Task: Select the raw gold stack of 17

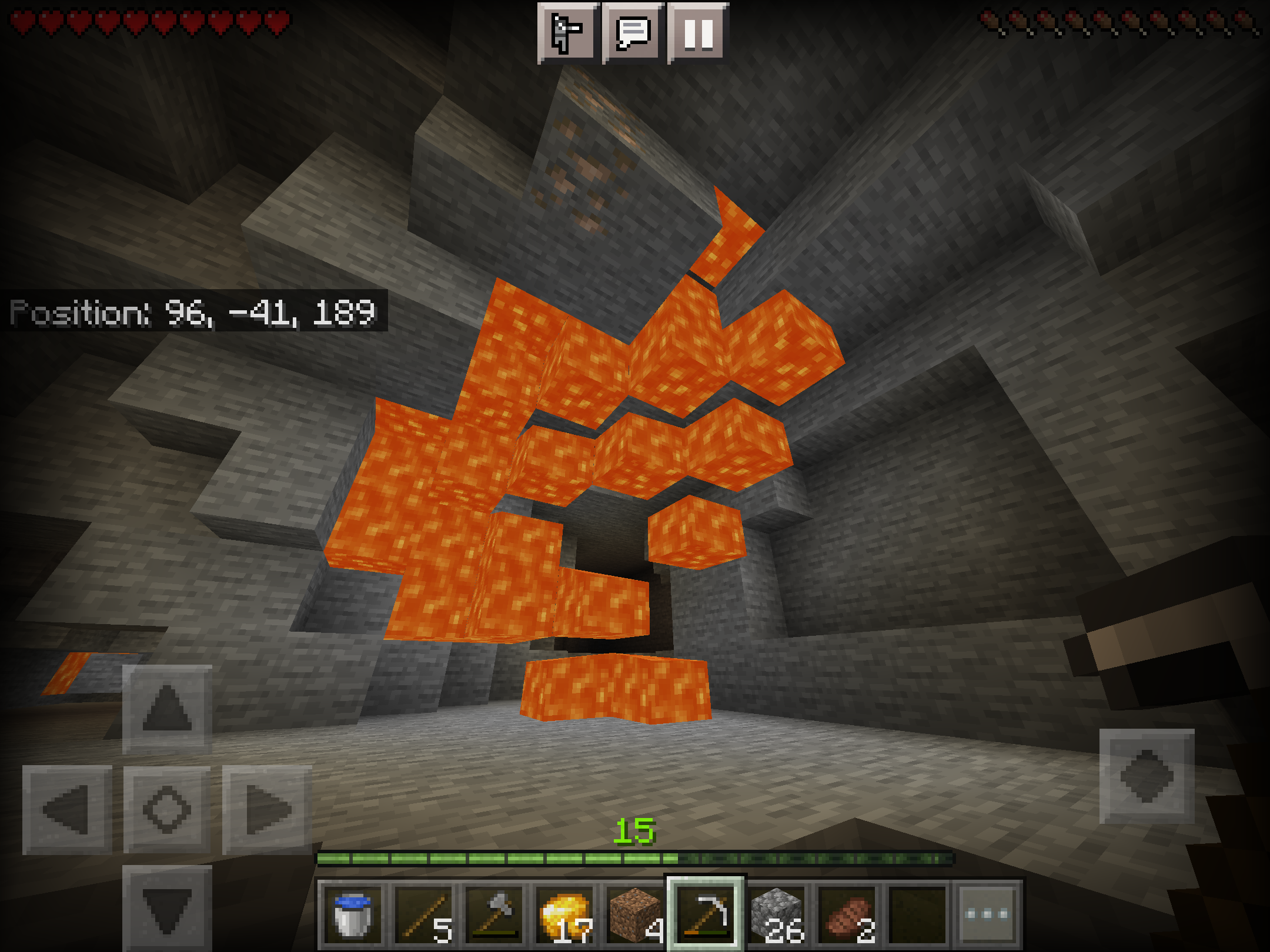Action: pos(566,914)
